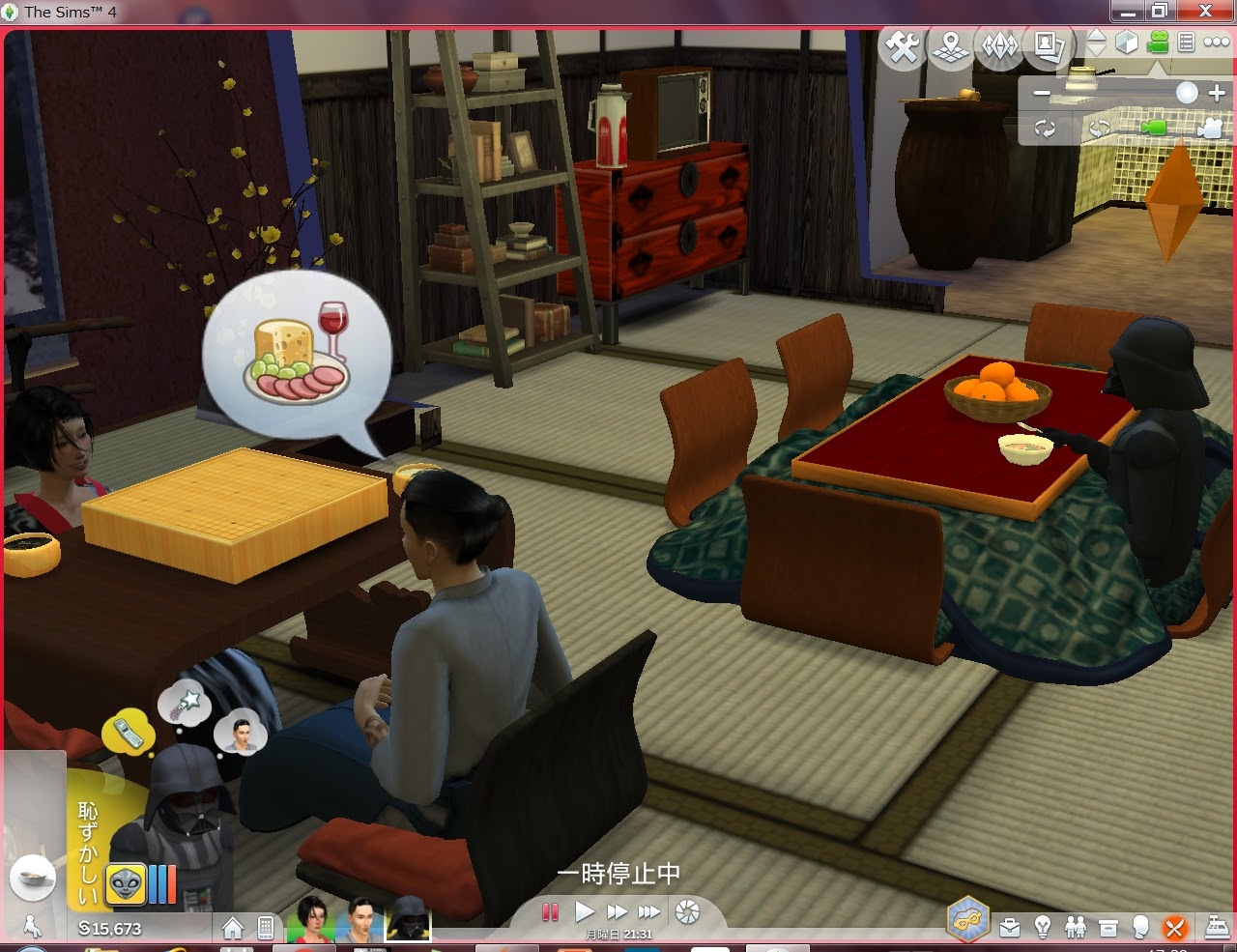1237x952 pixels.
Task: Click the alien face moodlet icon
Action: tap(126, 883)
